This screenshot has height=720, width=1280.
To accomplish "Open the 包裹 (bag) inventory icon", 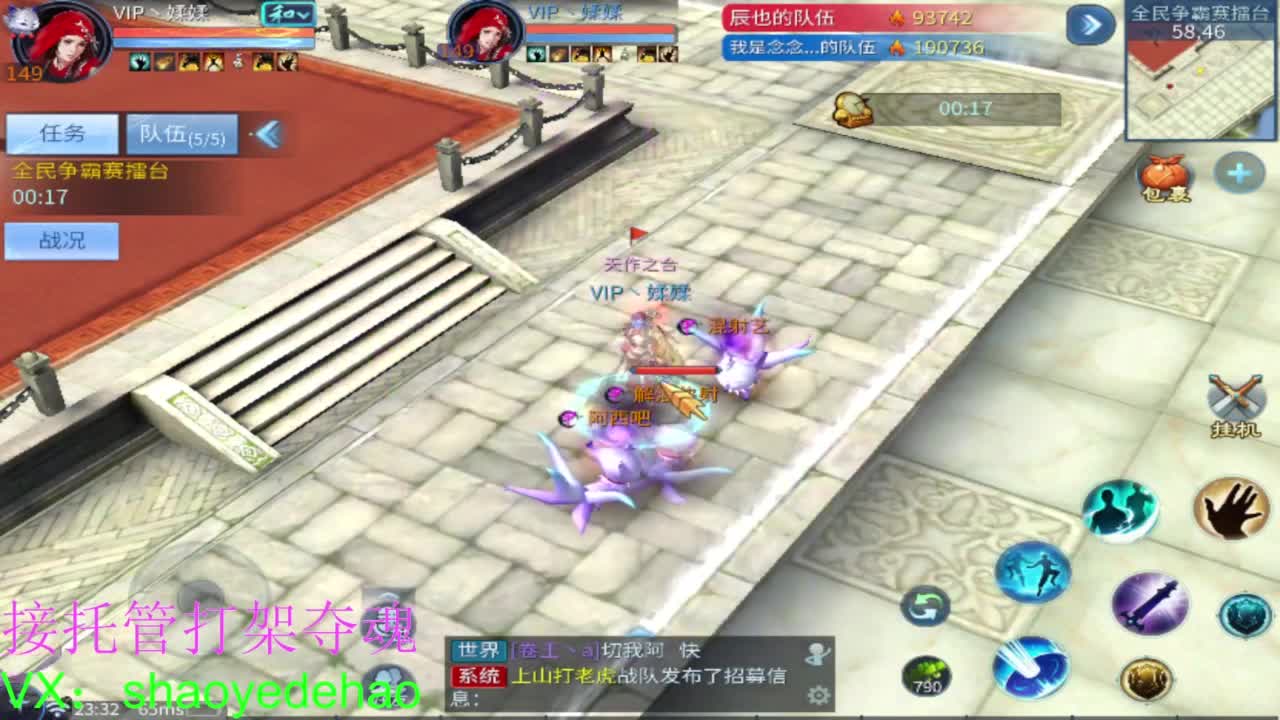I will click(x=1162, y=172).
